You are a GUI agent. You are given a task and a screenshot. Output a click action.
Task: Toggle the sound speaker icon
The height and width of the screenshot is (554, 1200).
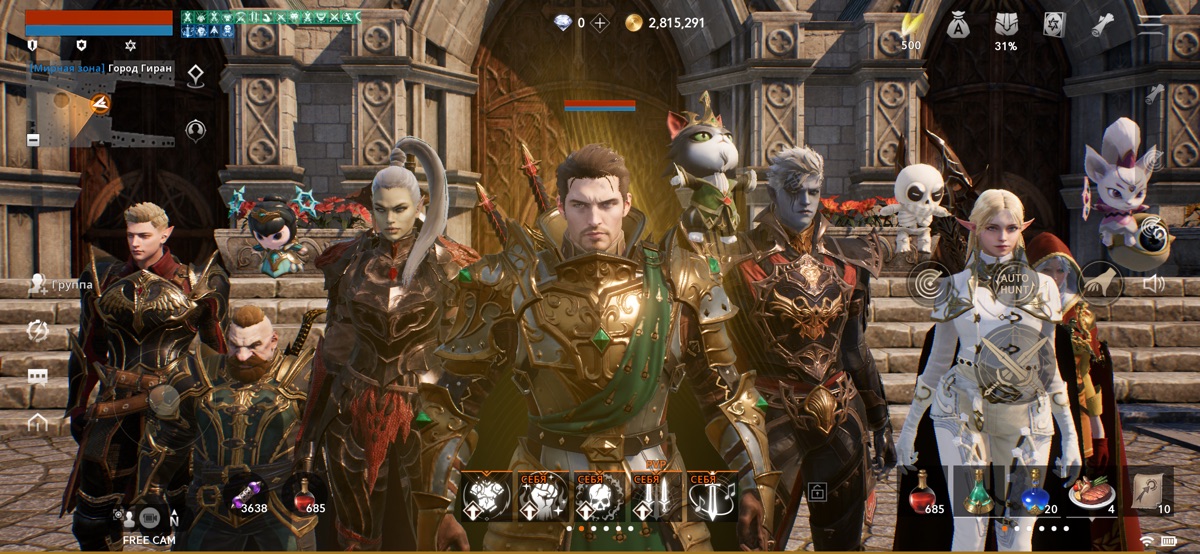tap(1153, 284)
